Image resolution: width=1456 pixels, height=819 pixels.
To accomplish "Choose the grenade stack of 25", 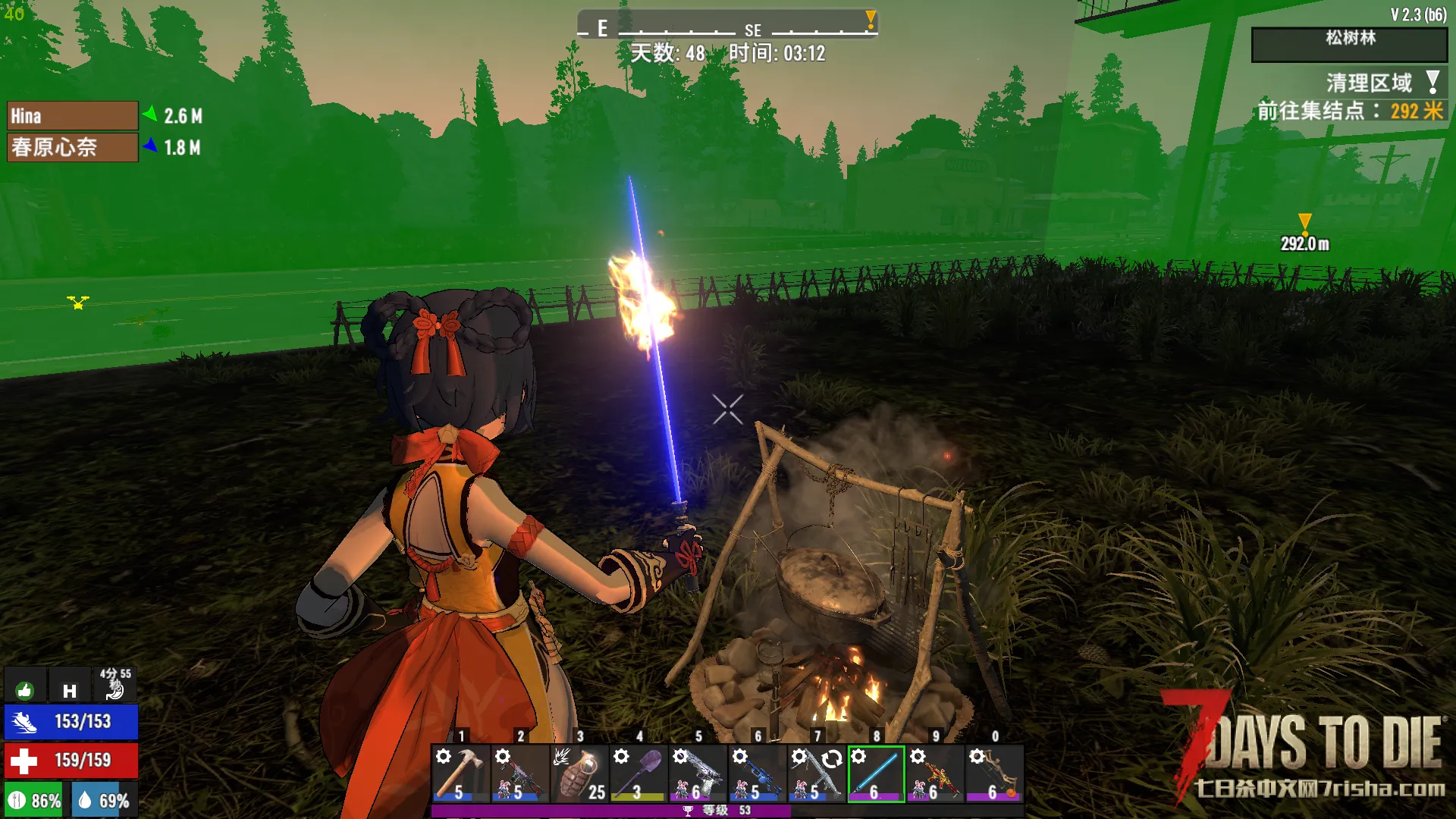I will (x=580, y=773).
